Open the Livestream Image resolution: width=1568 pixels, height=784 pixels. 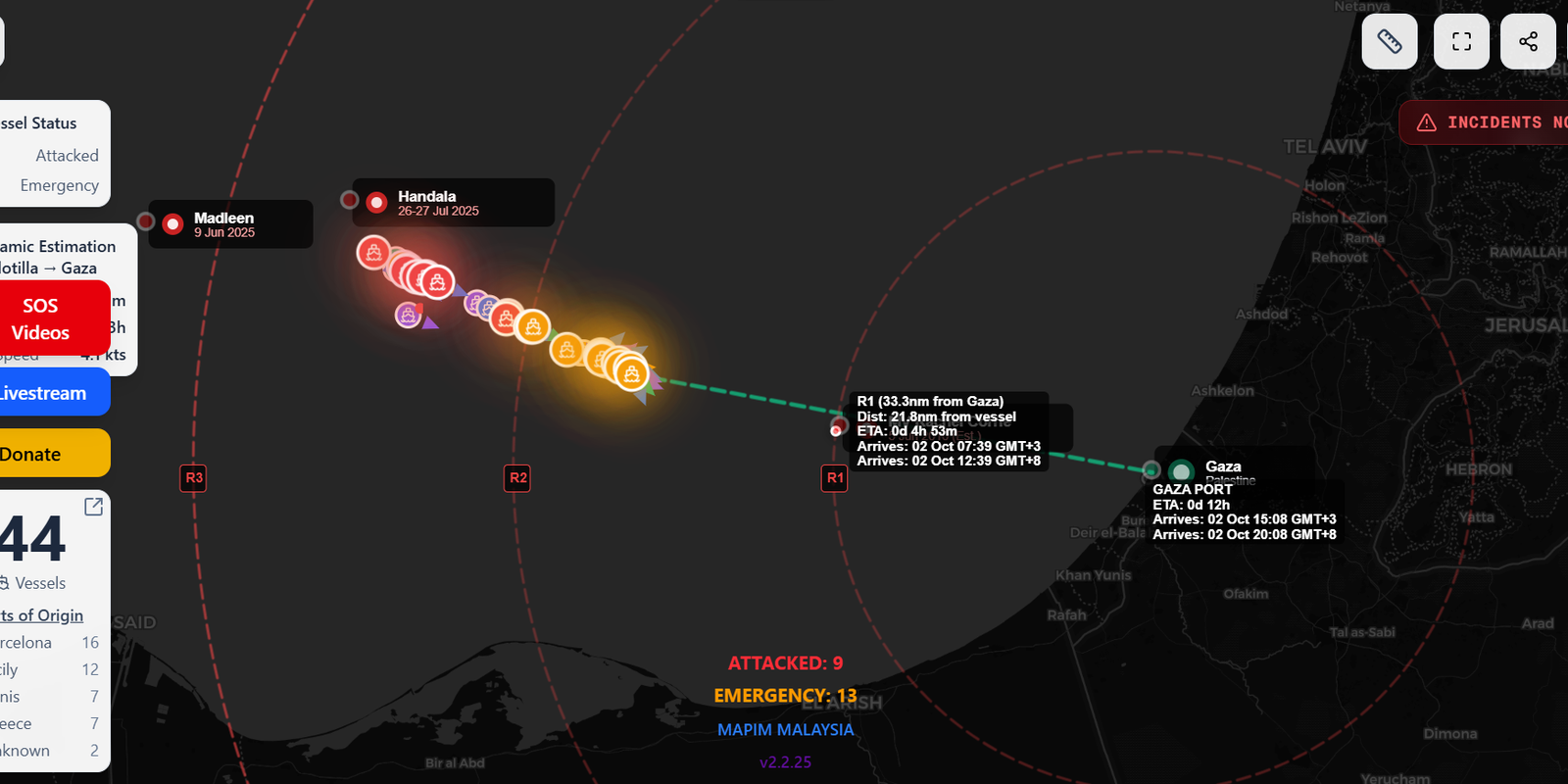[41, 392]
